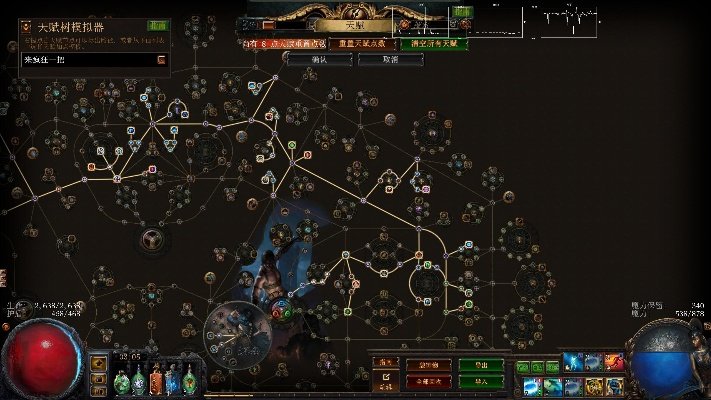Open the build name dropdown in simulator panel
The image size is (711, 400).
pos(161,60)
